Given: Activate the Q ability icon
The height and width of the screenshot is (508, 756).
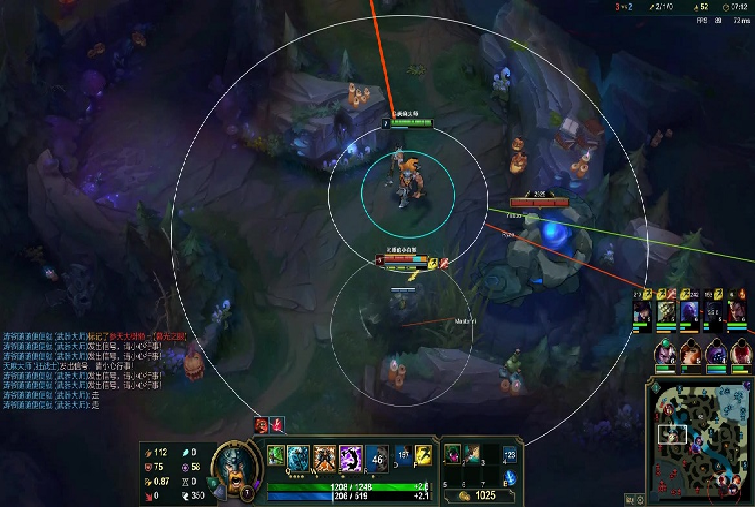Looking at the screenshot, I should point(299,458).
